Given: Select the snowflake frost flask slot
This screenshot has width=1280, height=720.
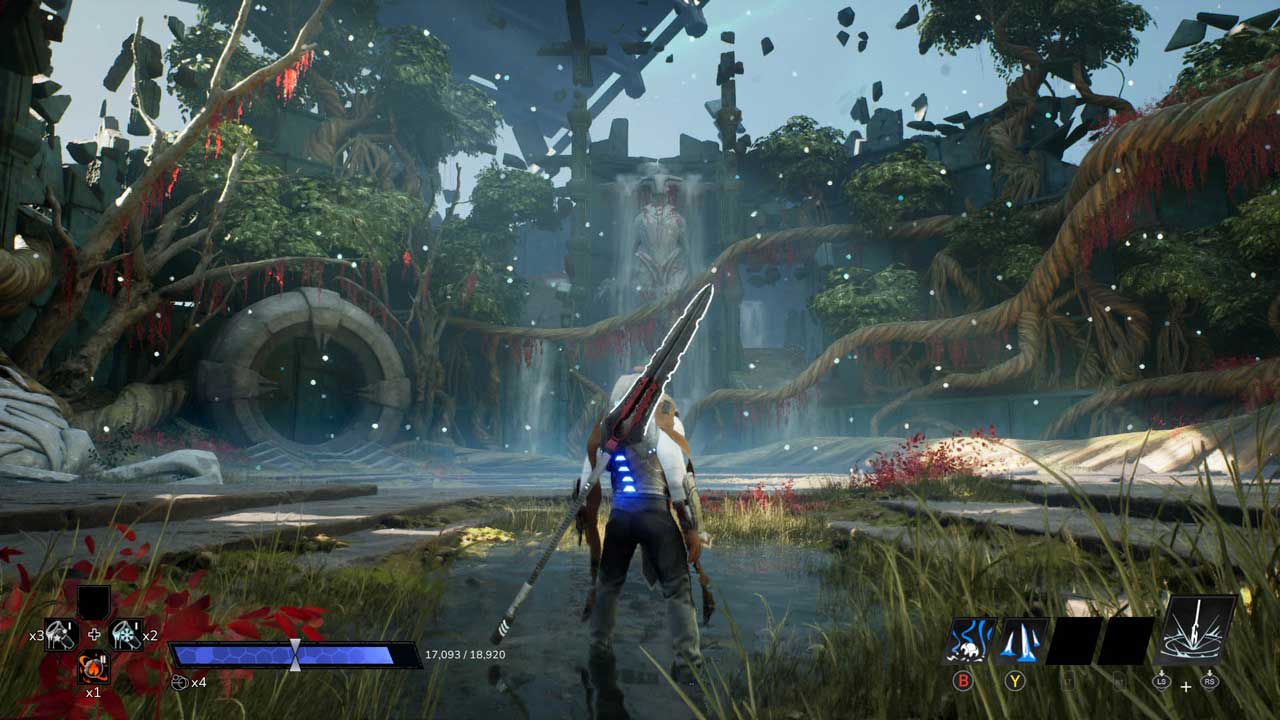Looking at the screenshot, I should [126, 633].
